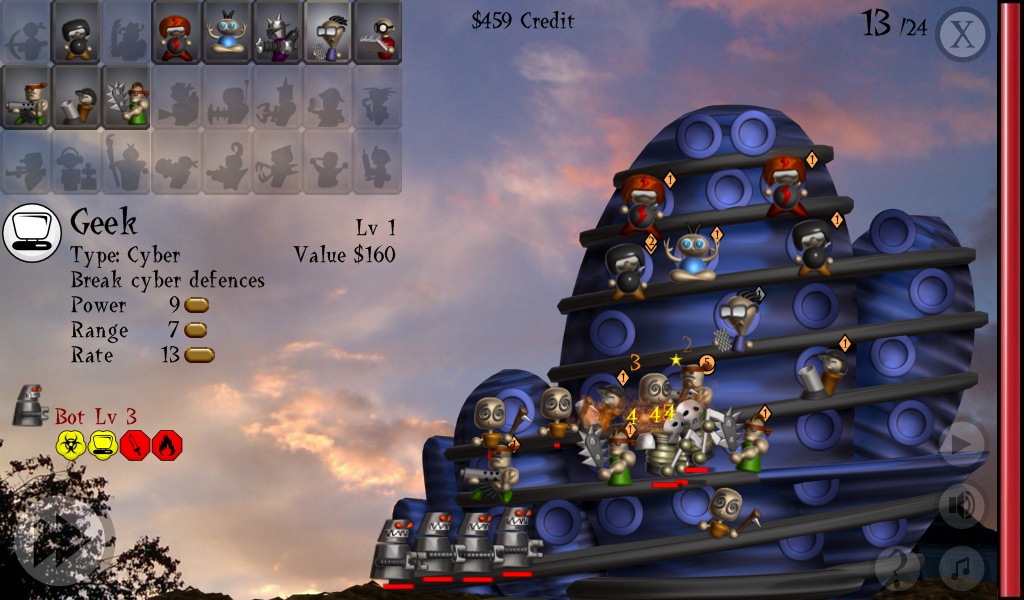Viewport: 1024px width, 600px height.
Task: Choose the red-haired lightning bomb unit
Action: click(176, 32)
